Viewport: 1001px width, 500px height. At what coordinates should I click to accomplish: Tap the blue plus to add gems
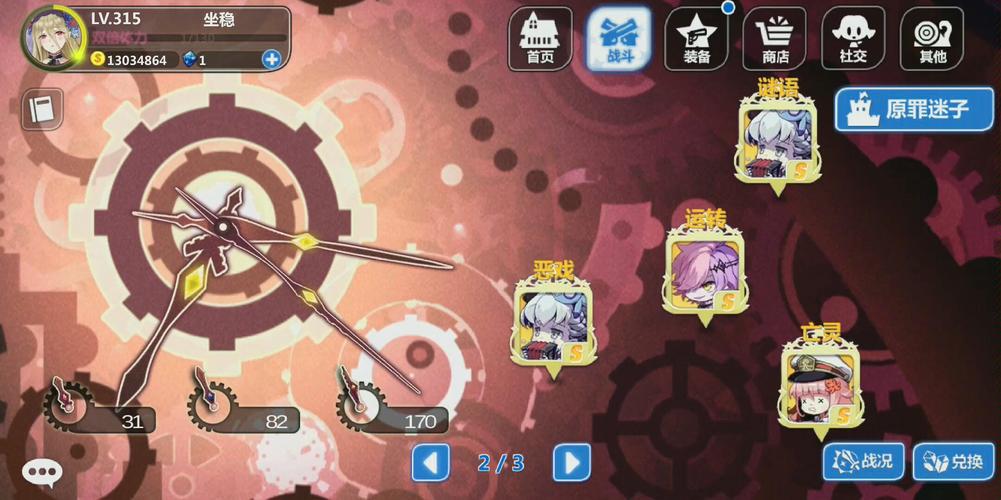click(271, 59)
